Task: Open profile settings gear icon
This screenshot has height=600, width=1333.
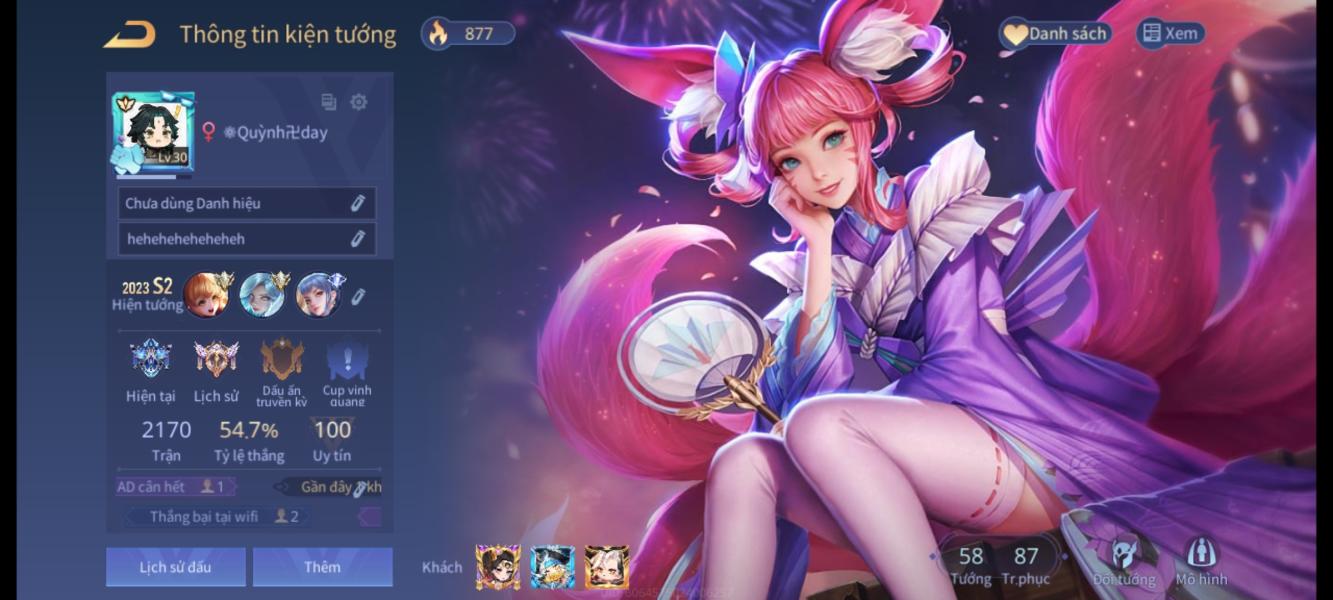Action: pyautogui.click(x=359, y=102)
